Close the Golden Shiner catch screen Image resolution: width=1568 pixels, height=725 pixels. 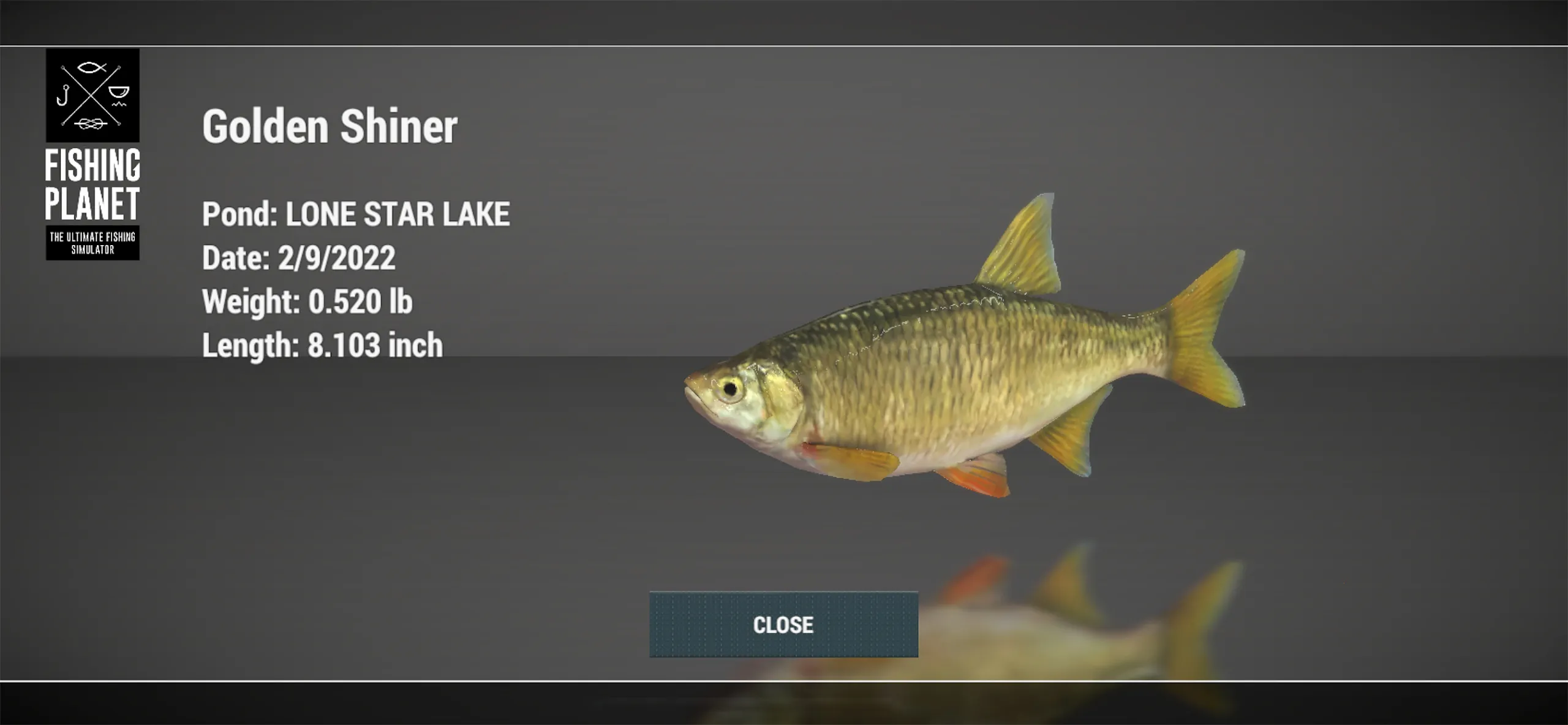point(783,624)
